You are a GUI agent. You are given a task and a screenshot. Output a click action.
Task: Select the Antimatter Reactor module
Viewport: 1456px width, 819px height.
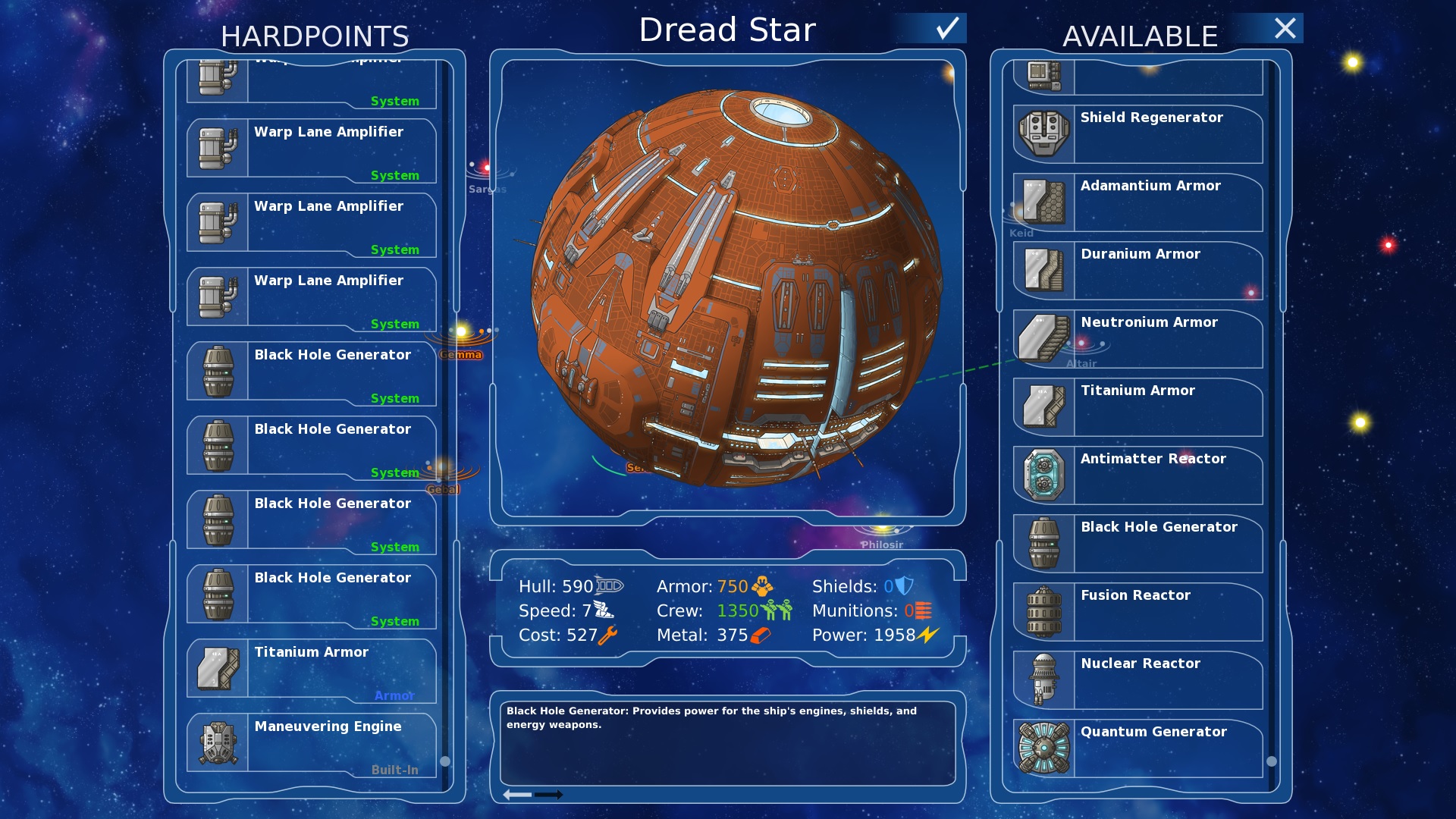1137,475
